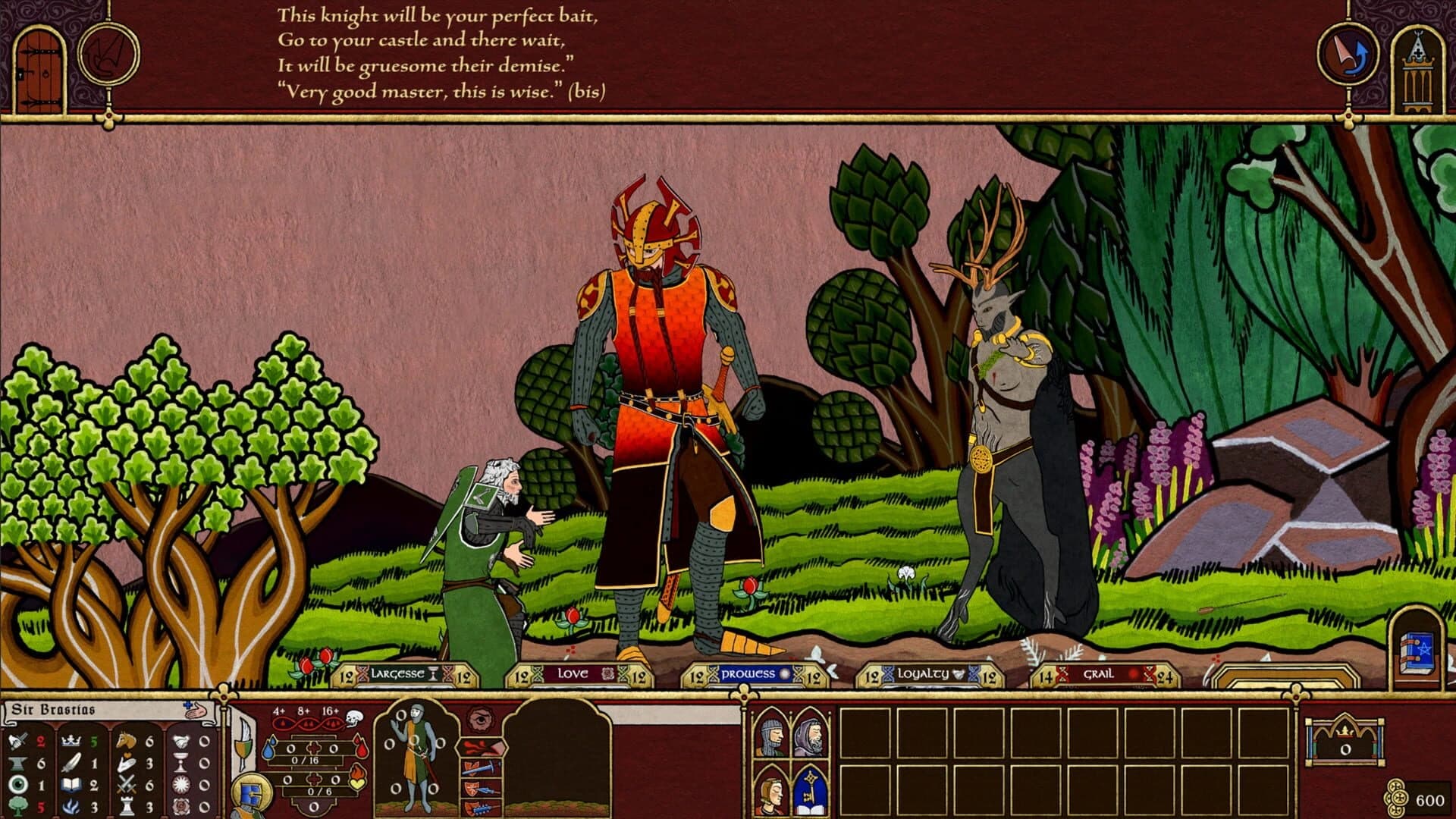Image resolution: width=1456 pixels, height=819 pixels.
Task: Open the castle tower panel top right
Action: click(x=1417, y=64)
